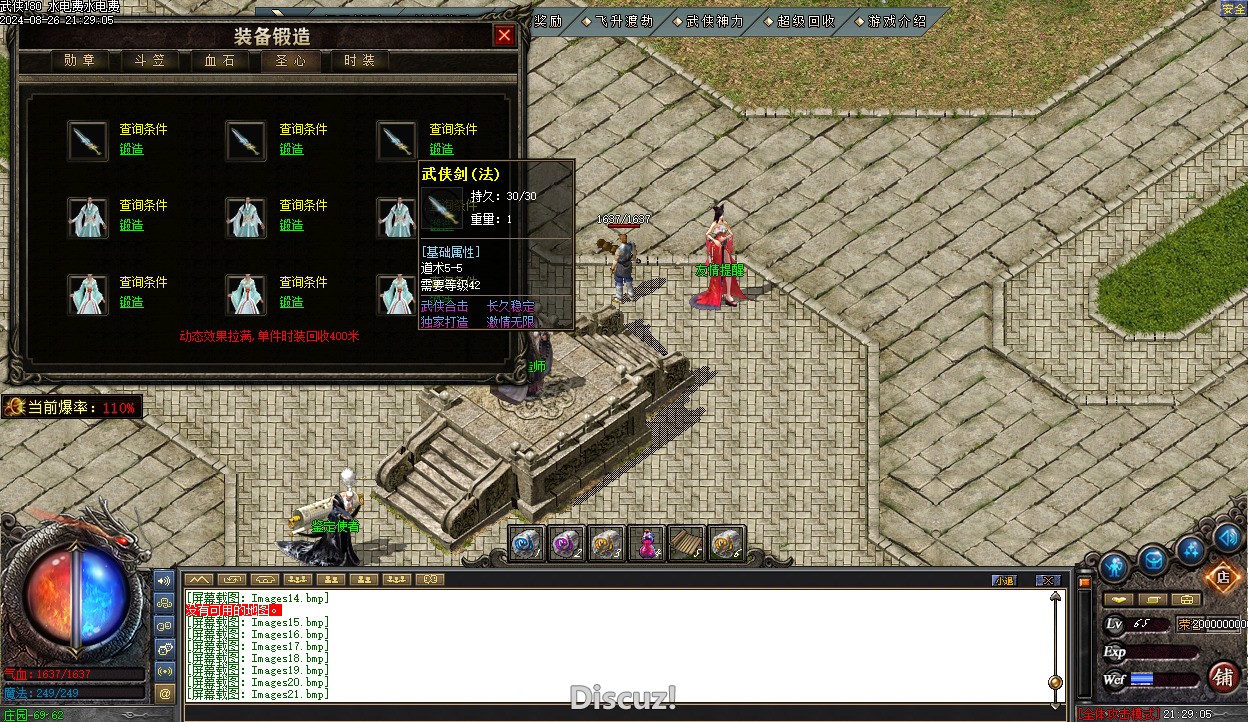Open the 店 shop diamond button
Screen dimensions: 1248x722
point(1221,577)
